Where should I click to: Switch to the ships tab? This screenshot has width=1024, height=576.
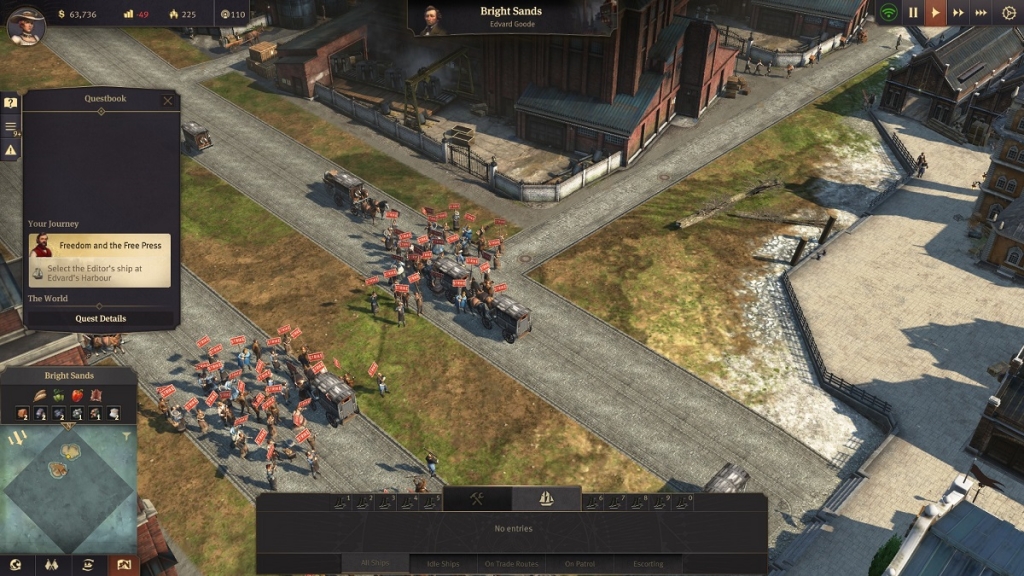[x=547, y=498]
